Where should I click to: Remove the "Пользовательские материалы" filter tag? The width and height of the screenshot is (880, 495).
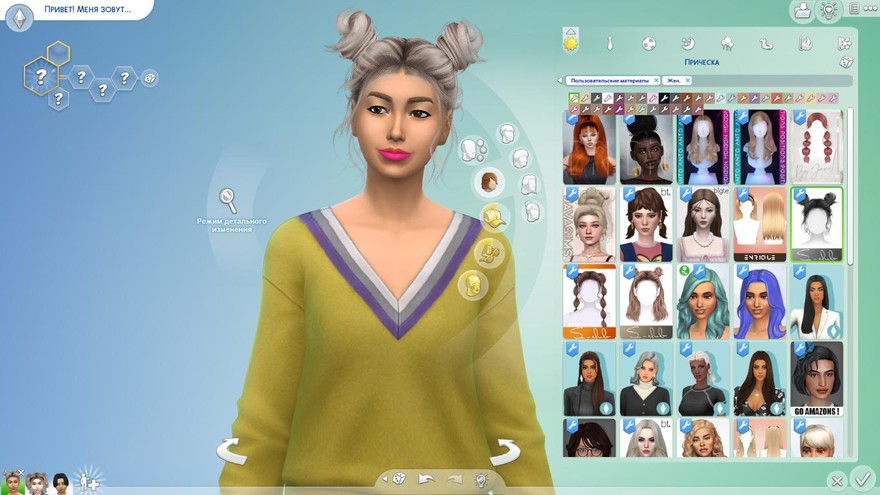(656, 80)
